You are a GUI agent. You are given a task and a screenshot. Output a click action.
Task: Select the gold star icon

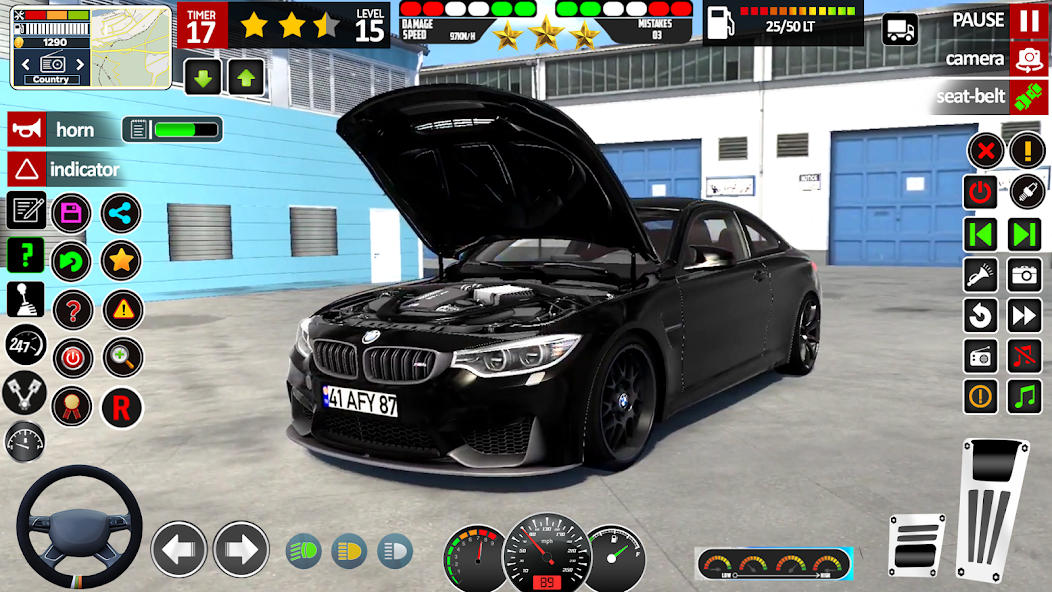coord(121,261)
